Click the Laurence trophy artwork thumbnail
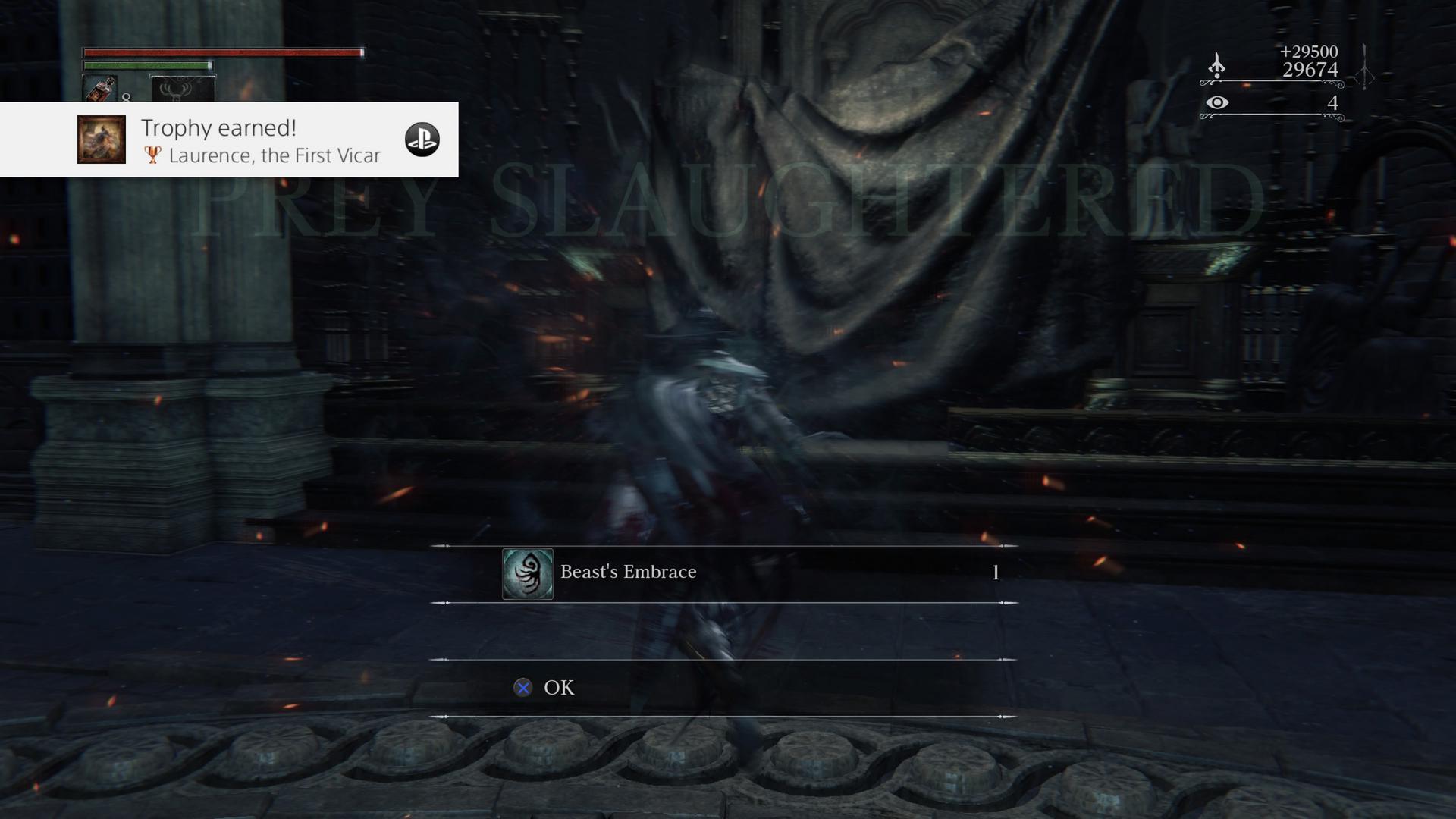 [101, 140]
